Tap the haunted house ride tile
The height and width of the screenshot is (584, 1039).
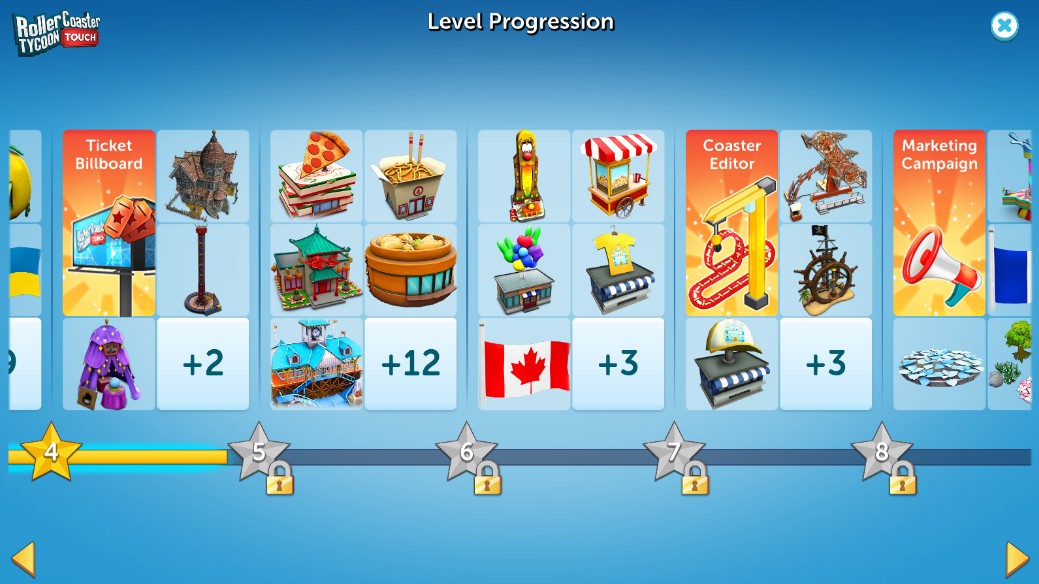(x=203, y=175)
